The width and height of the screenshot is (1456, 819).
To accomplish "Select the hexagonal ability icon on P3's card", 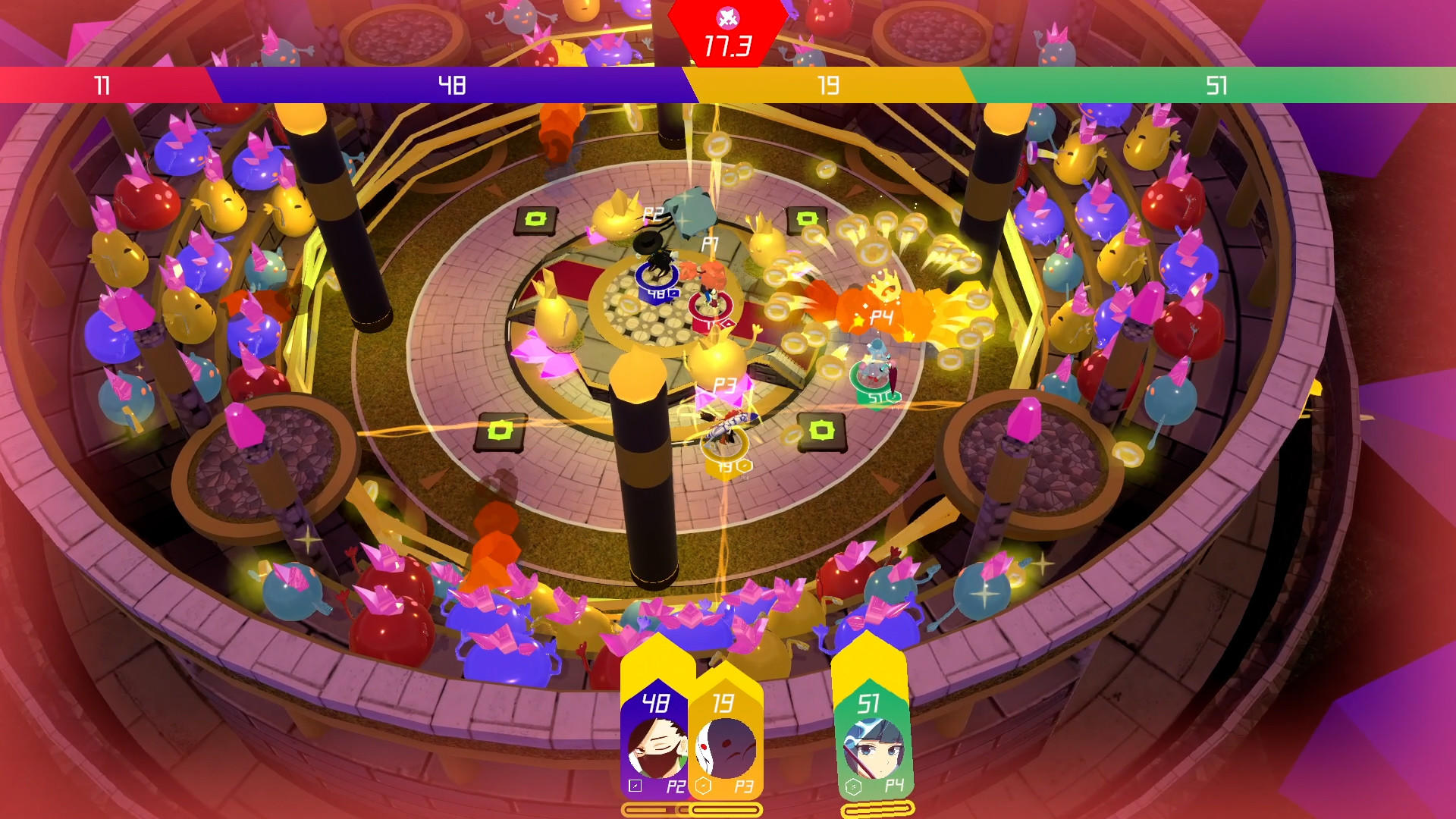I will point(703,786).
